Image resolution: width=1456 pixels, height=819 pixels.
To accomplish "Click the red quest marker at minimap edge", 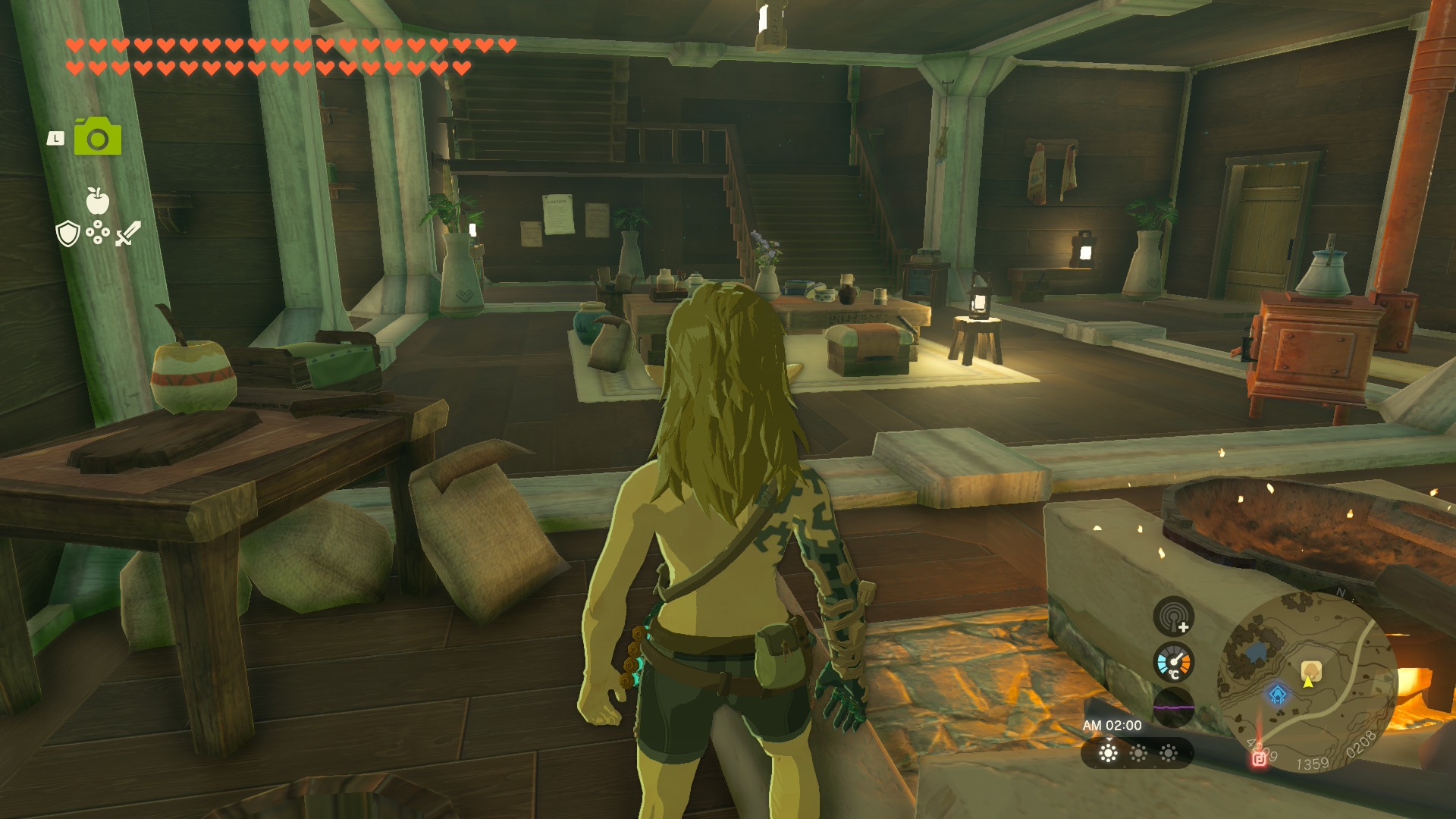I will coord(1259,758).
